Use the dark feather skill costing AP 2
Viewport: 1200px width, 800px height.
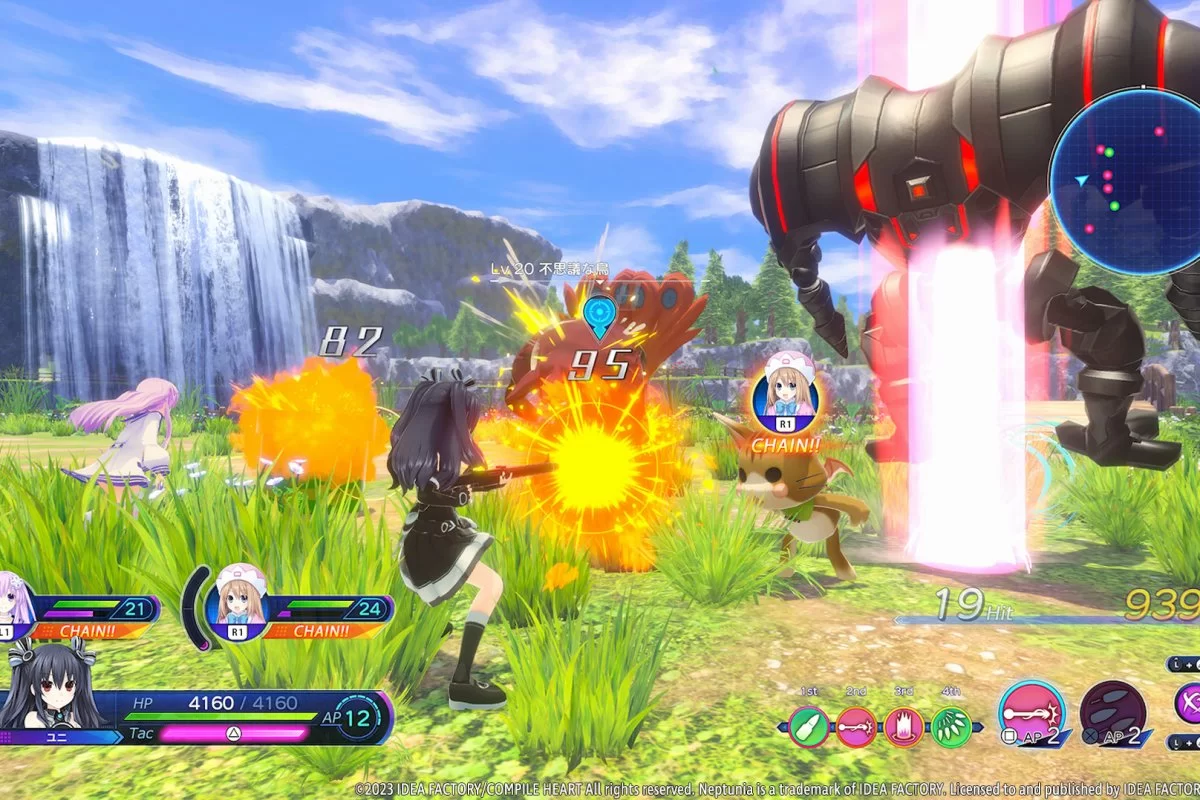tap(1113, 713)
